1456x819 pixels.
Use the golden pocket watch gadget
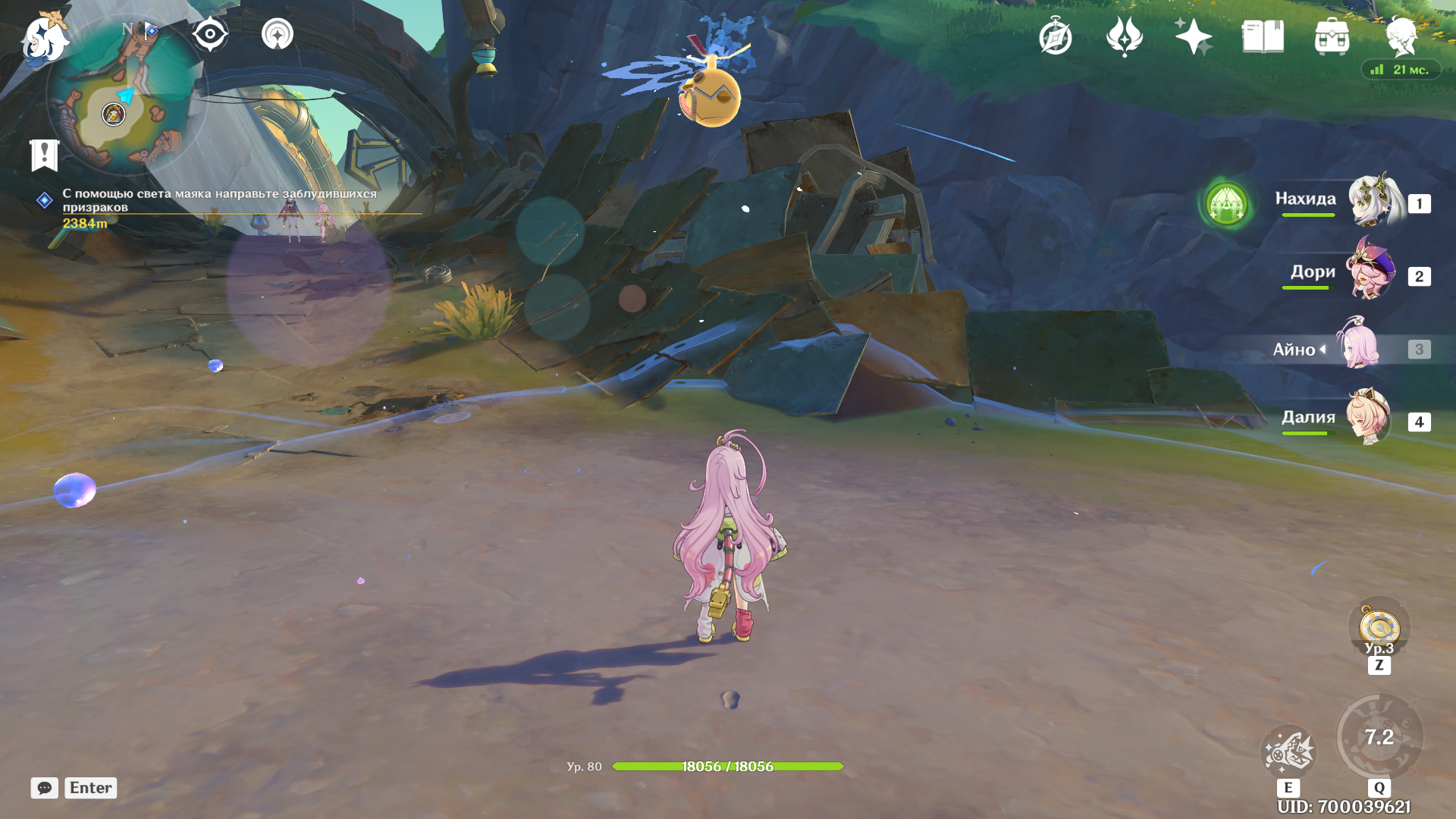coord(1379,628)
